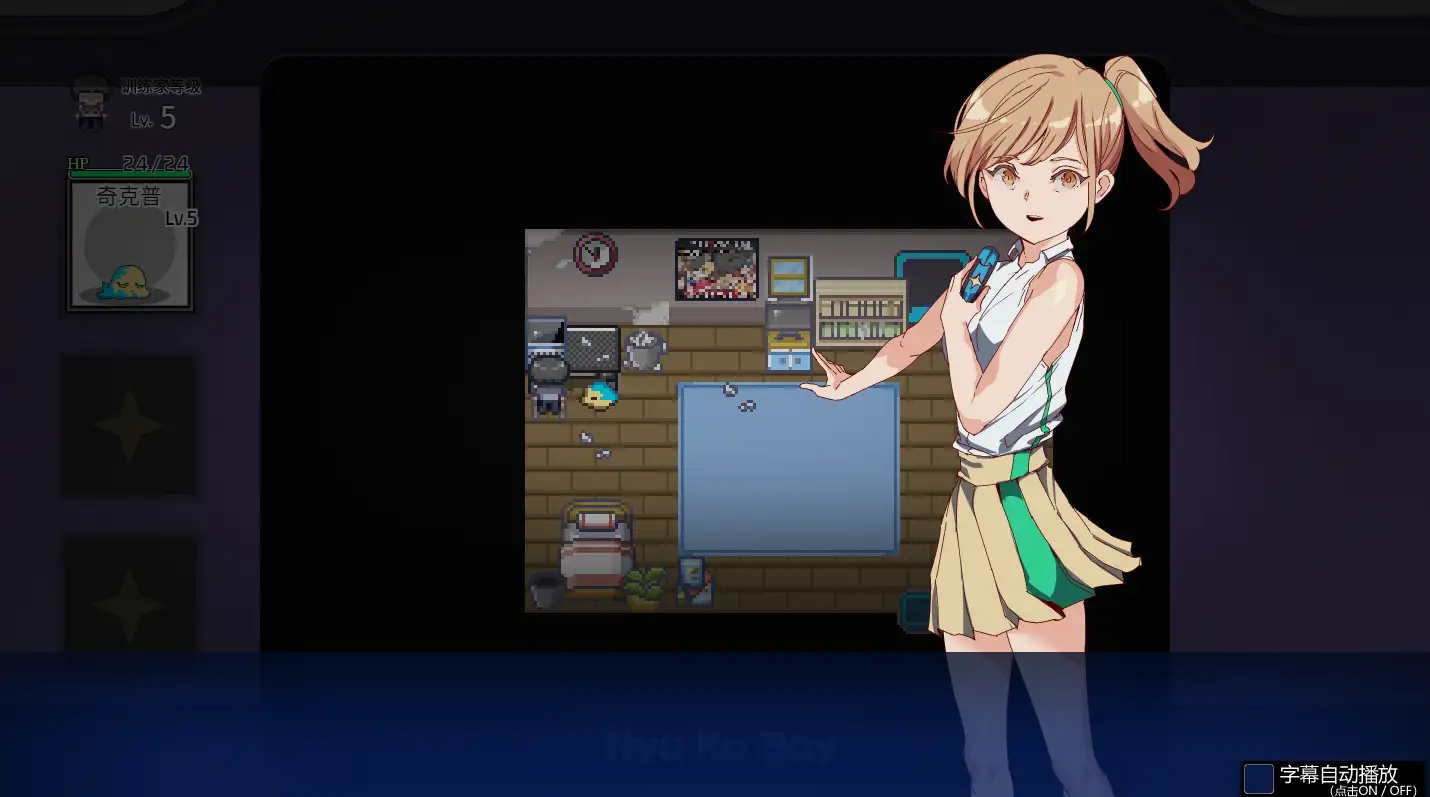Click the wall clock in the room

[x=596, y=256]
